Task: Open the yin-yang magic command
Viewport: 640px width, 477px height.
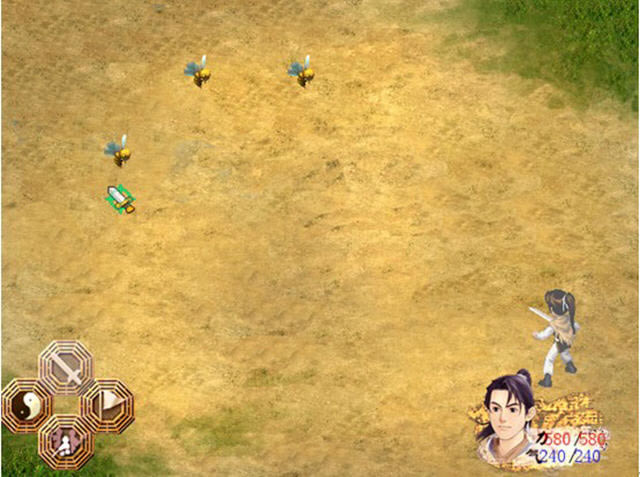Action: tap(28, 406)
